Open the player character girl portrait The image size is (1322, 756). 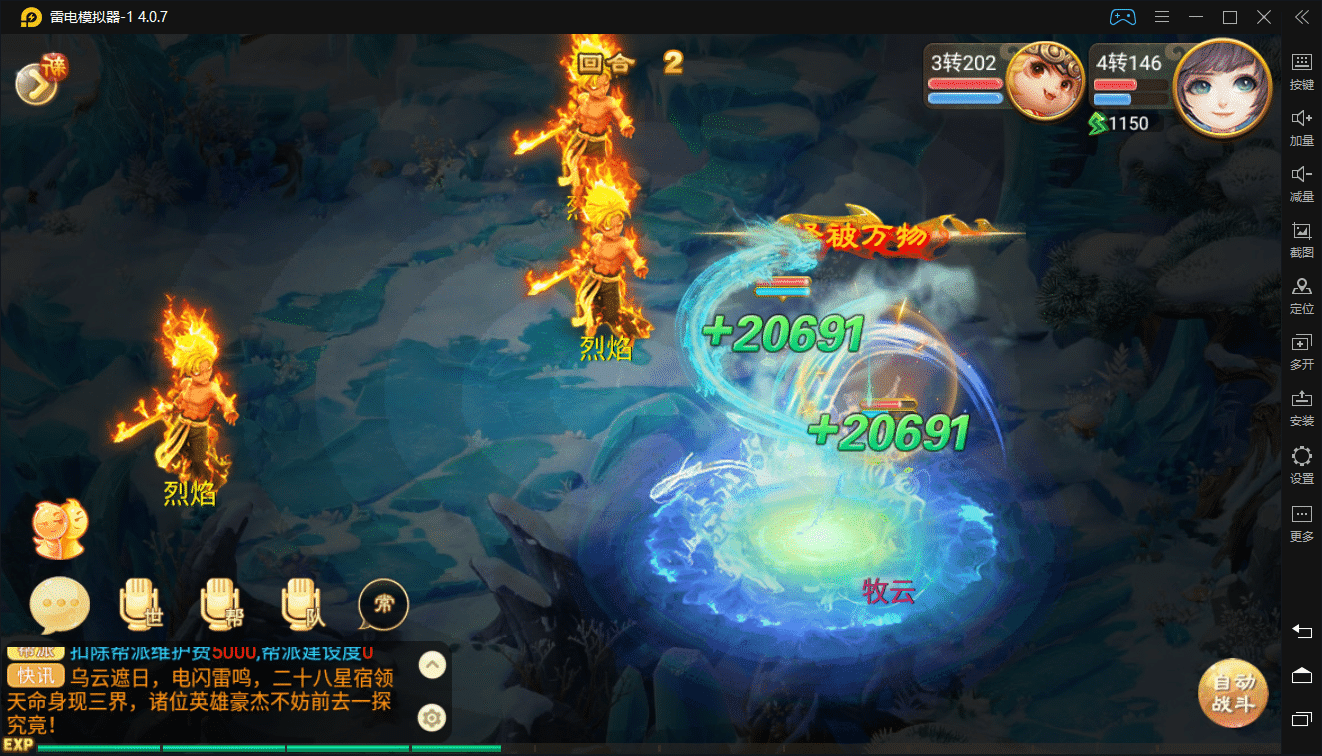(1214, 84)
